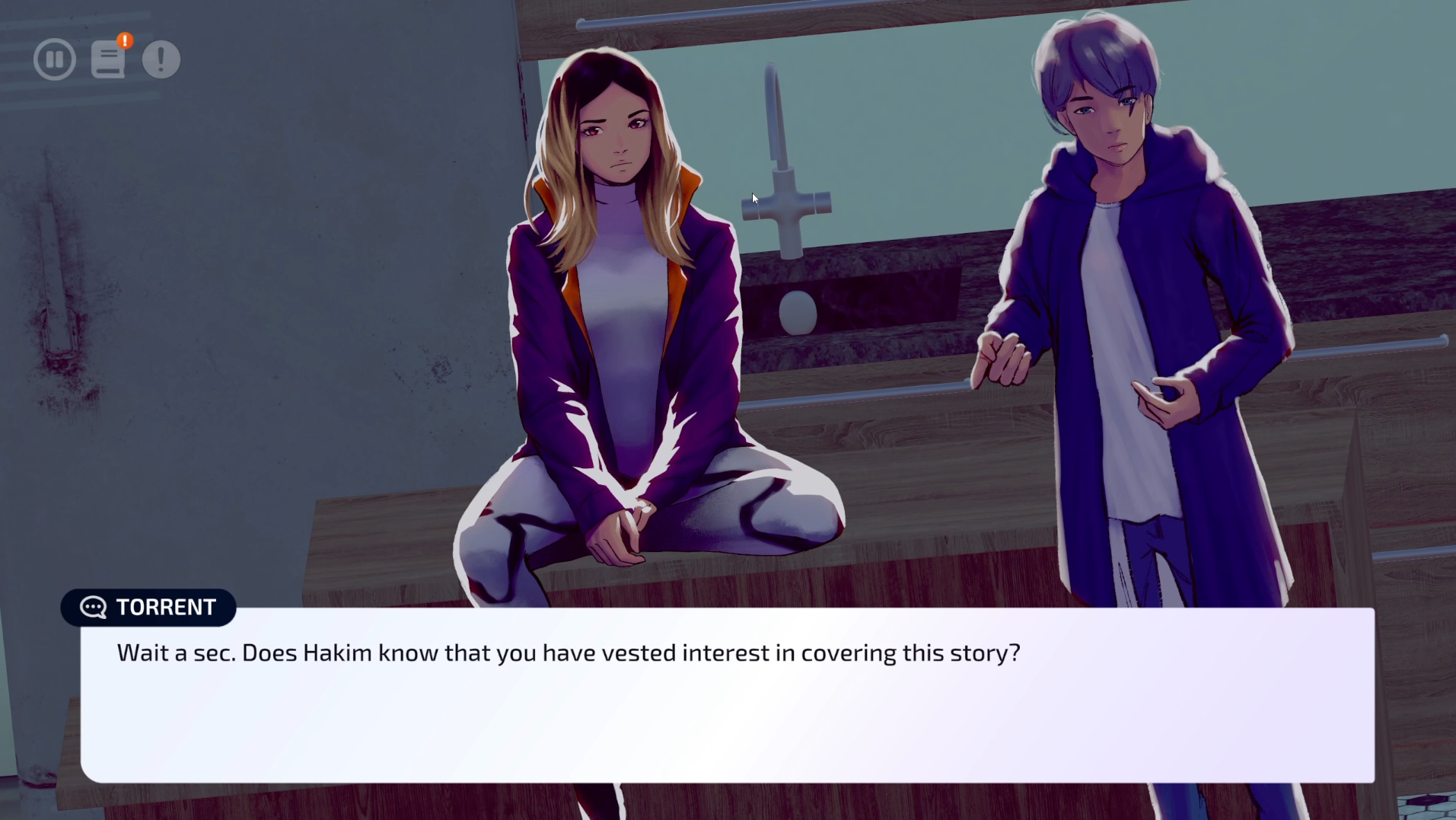The image size is (1456, 820).
Task: Pause the game with the pause icon
Action: click(x=55, y=59)
